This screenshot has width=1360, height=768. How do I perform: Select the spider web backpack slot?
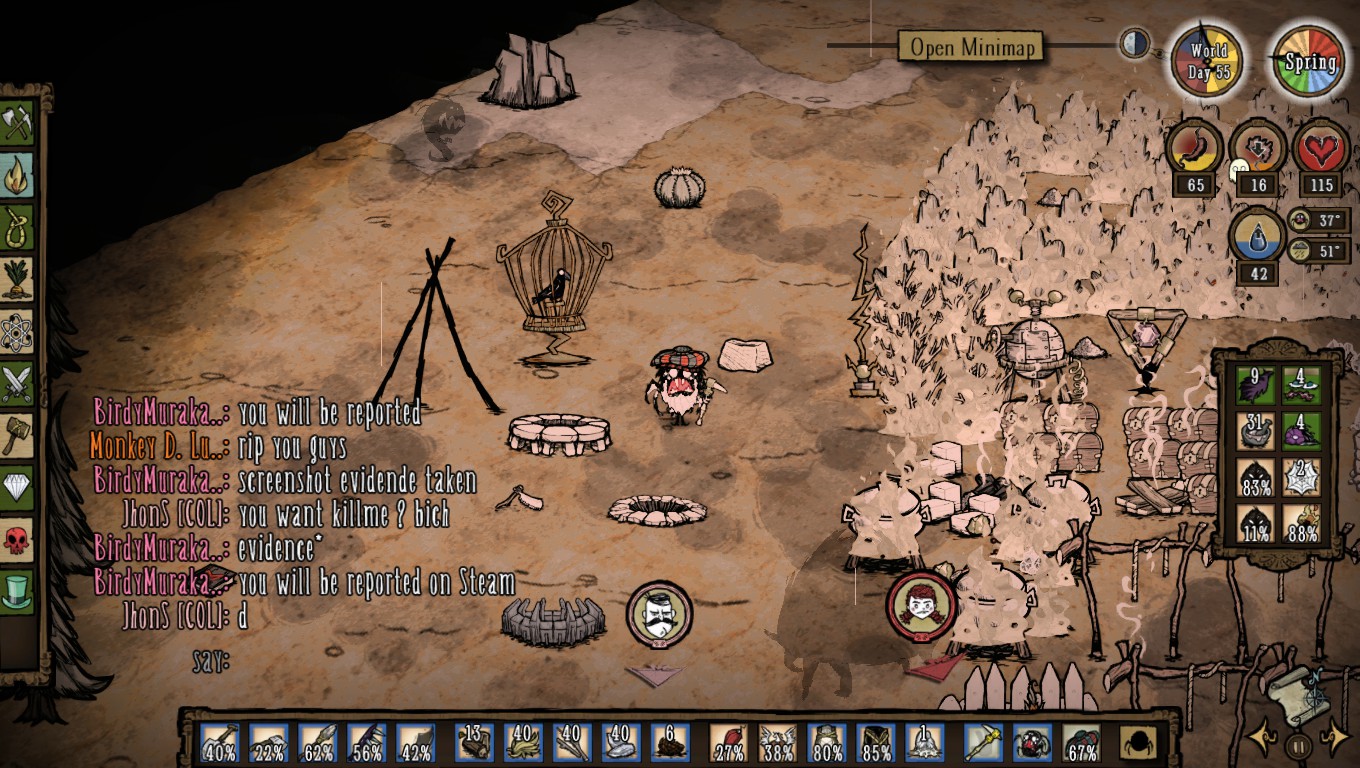1302,477
